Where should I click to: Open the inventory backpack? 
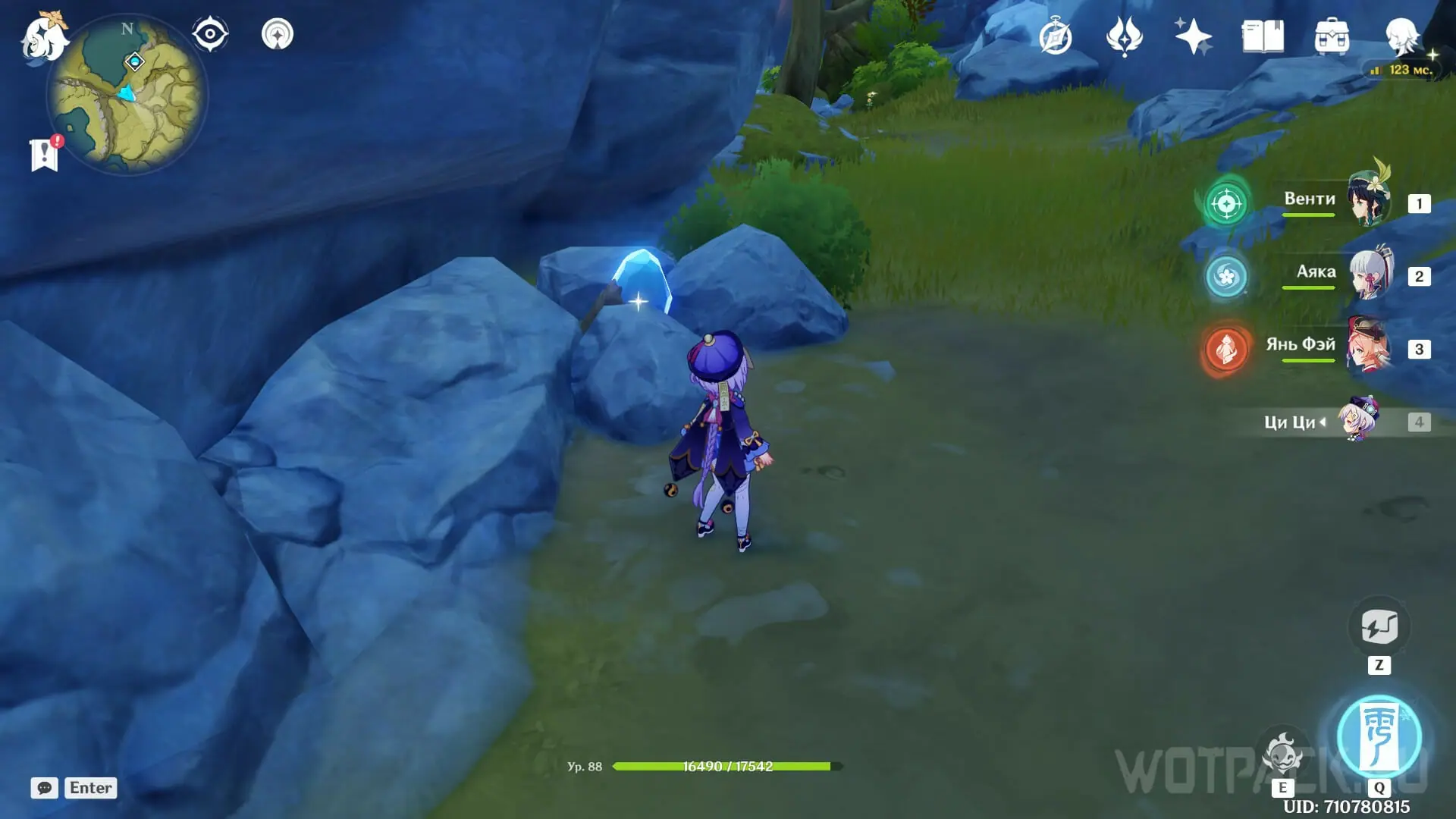click(x=1332, y=36)
